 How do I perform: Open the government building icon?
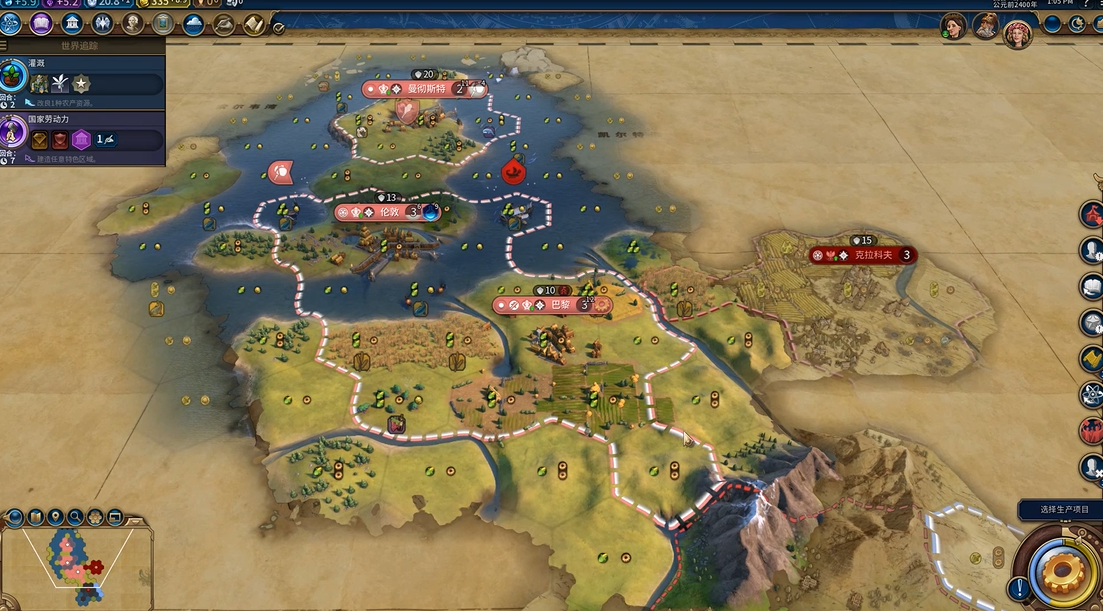coord(72,24)
